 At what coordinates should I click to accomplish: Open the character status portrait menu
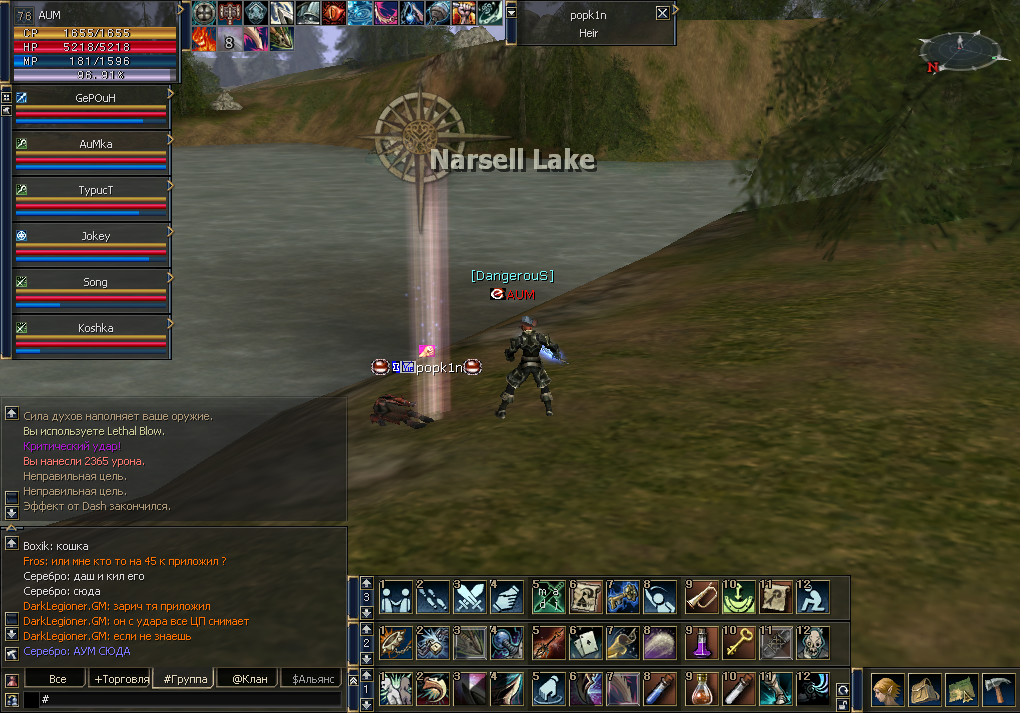coord(887,691)
